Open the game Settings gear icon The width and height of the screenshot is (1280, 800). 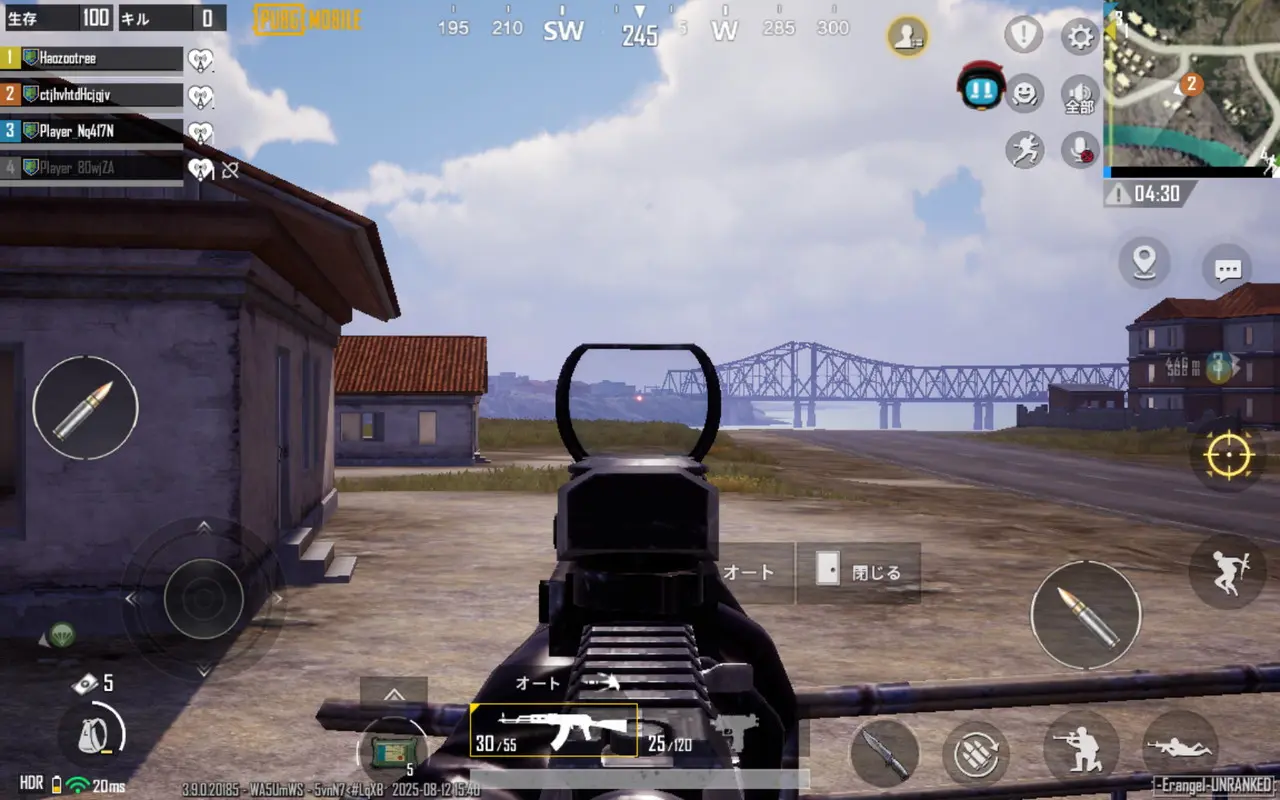tap(1078, 36)
